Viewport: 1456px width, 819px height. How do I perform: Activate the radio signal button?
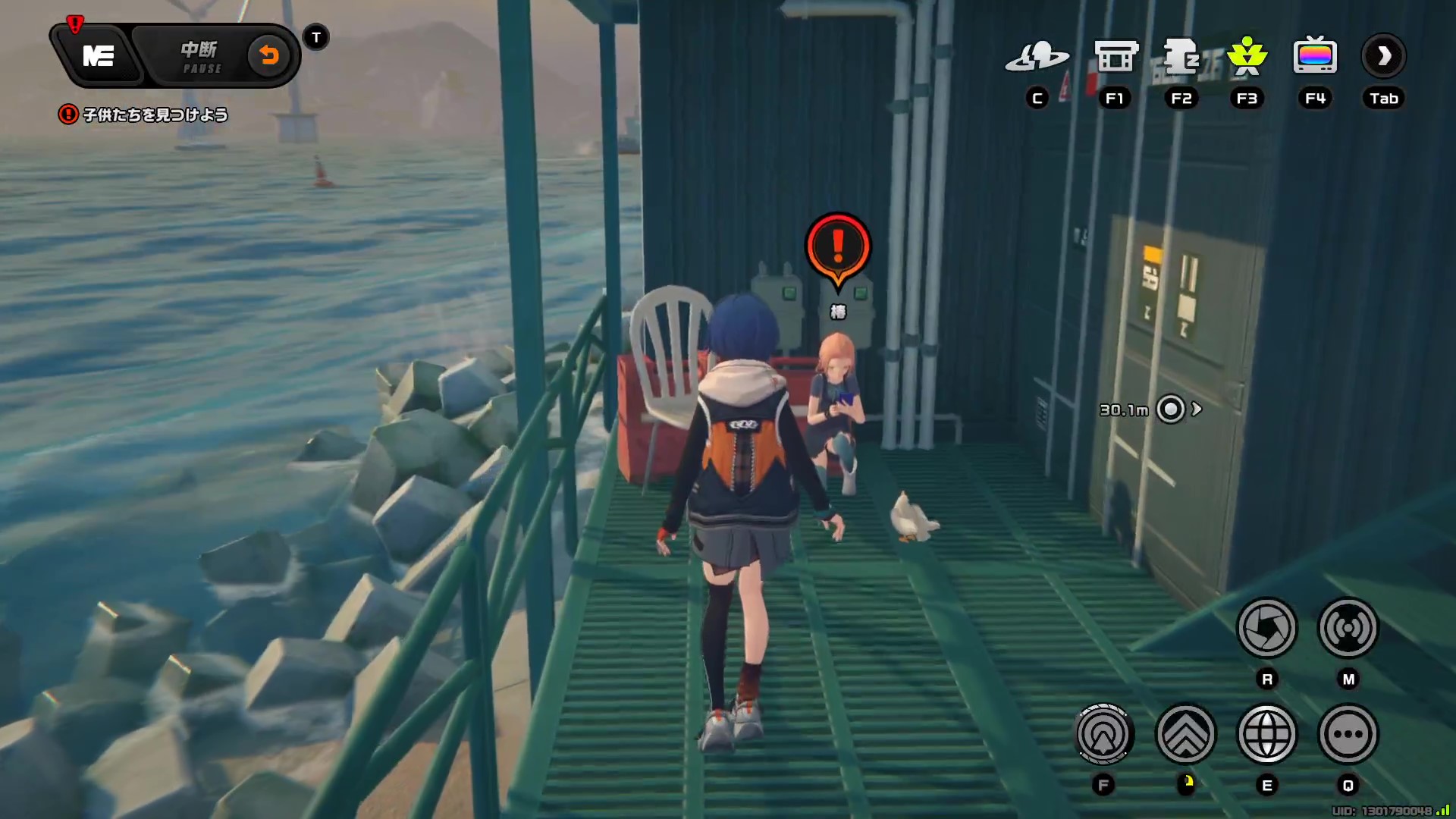pyautogui.click(x=1348, y=628)
